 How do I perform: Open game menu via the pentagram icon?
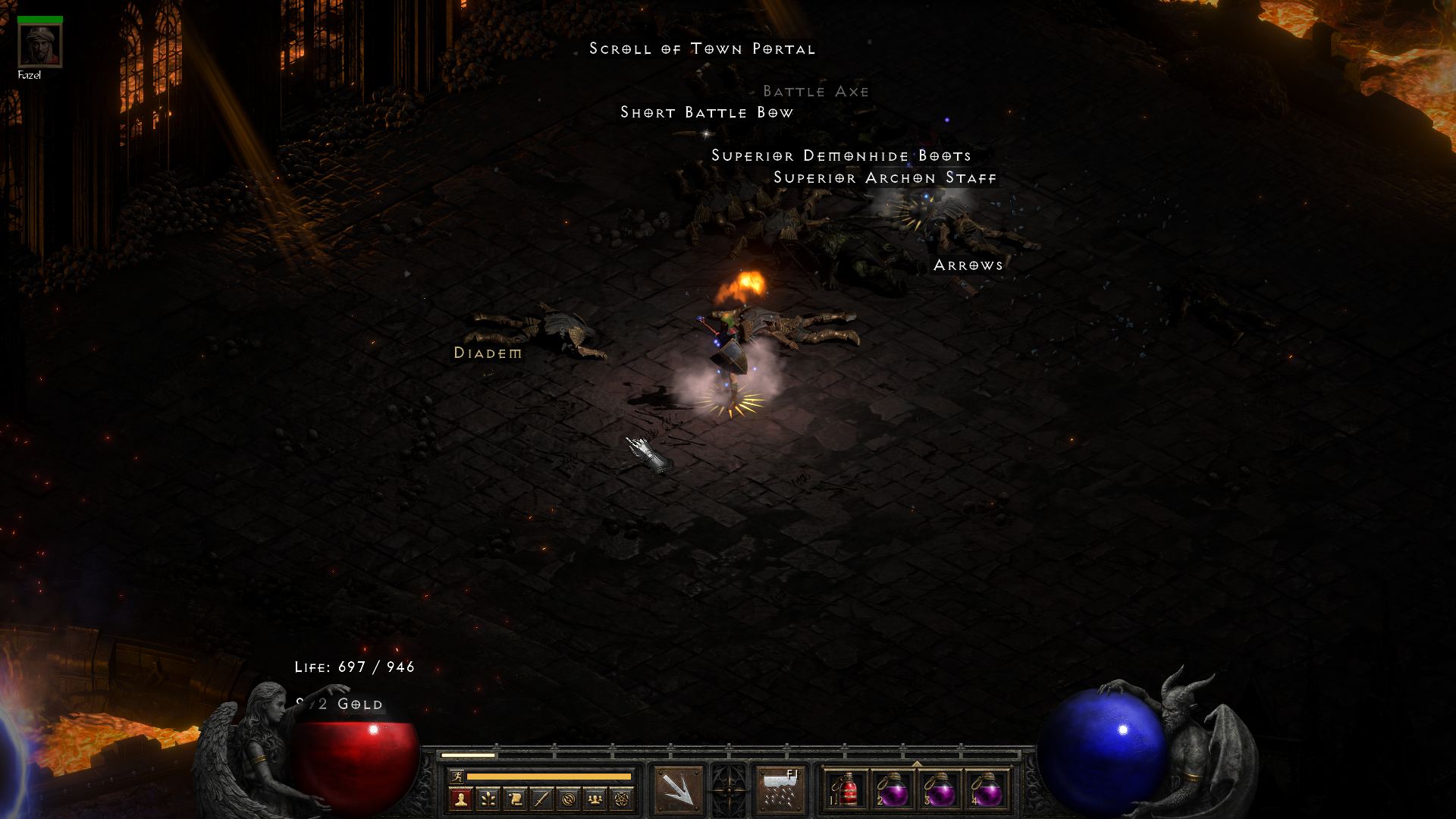pyautogui.click(x=622, y=799)
